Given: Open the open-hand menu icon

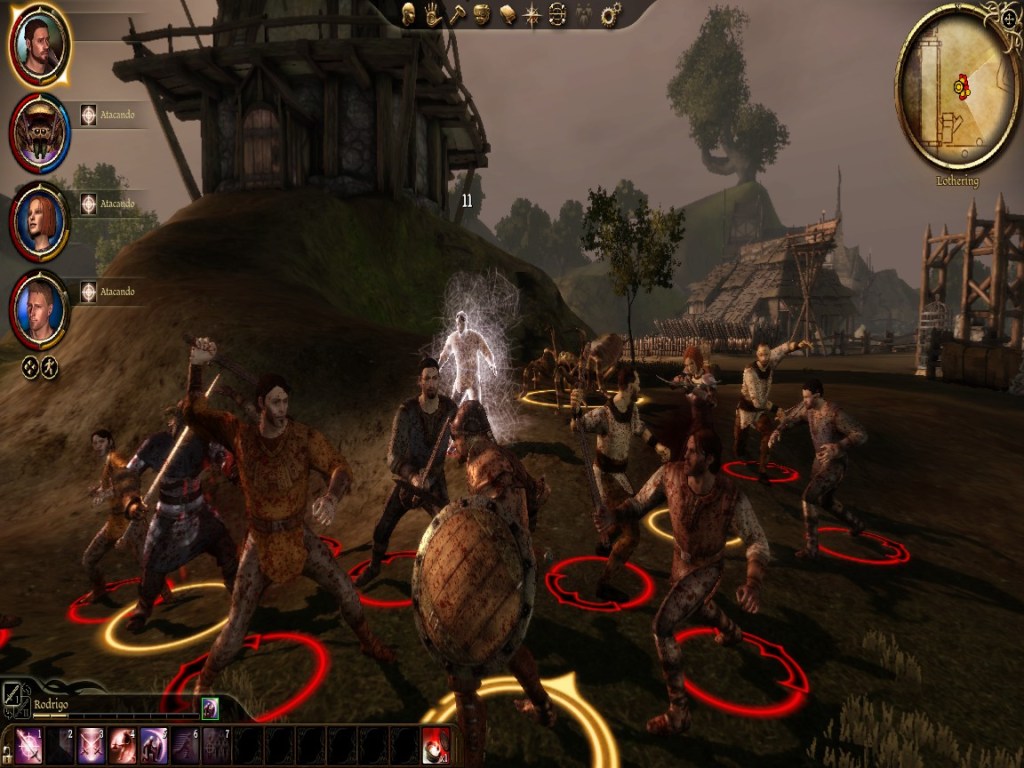Looking at the screenshot, I should click(433, 14).
